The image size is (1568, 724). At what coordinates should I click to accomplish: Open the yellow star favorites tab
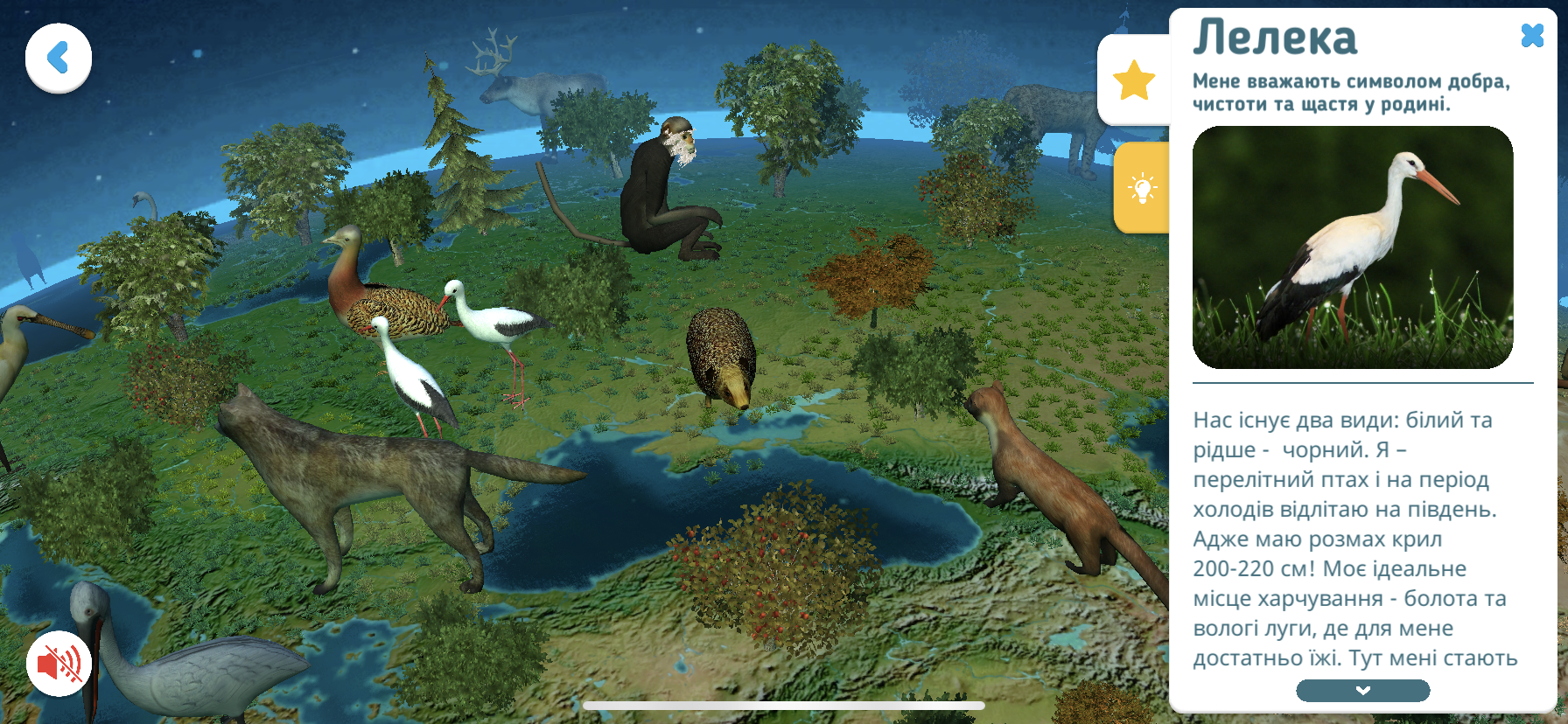click(1134, 80)
